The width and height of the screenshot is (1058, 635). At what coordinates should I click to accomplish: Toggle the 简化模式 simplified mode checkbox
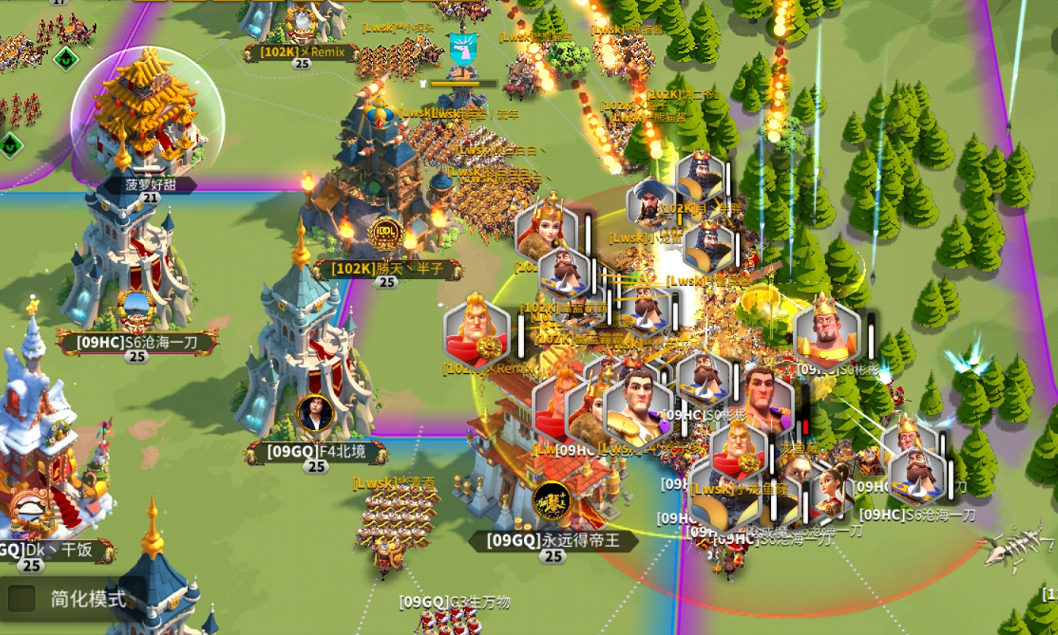[22, 599]
